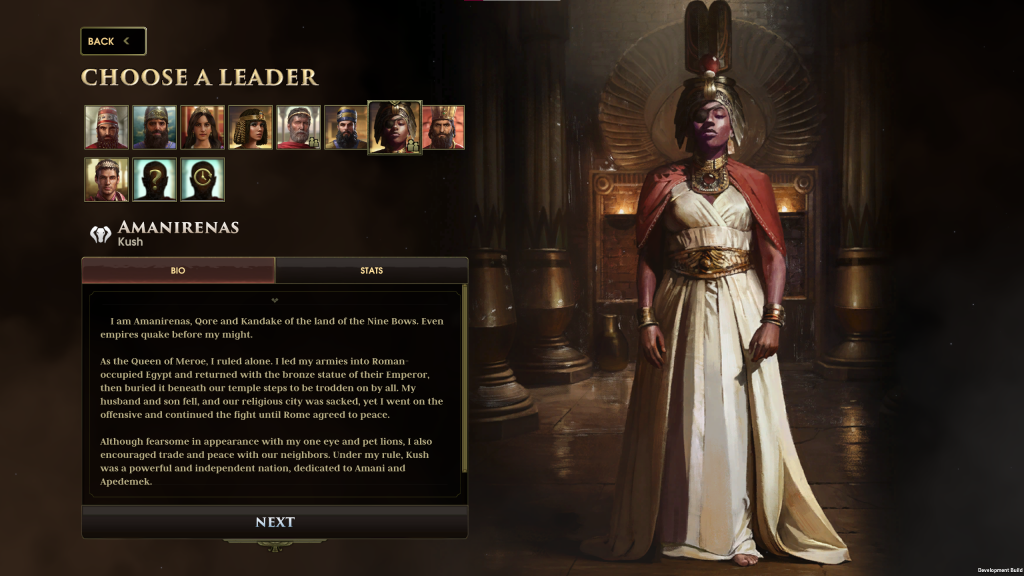Choose the bearded leader with pointed helmet
Viewport: 1024px width, 576px height.
pos(154,127)
